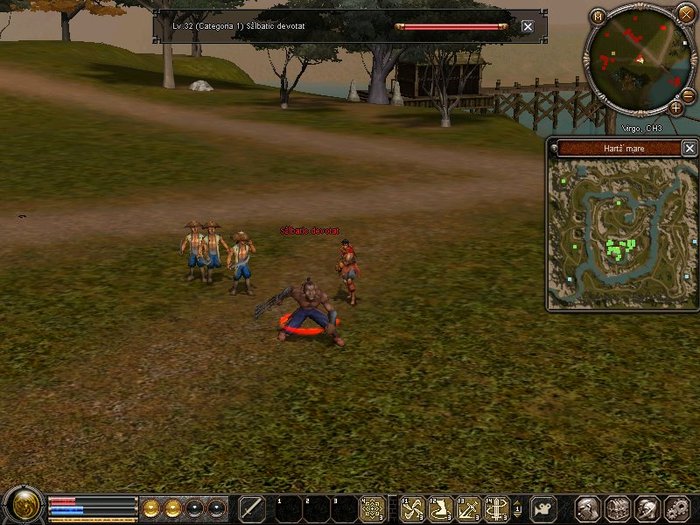700x525 pixels.
Task: Select the sword attack quickslot
Action: tap(253, 509)
